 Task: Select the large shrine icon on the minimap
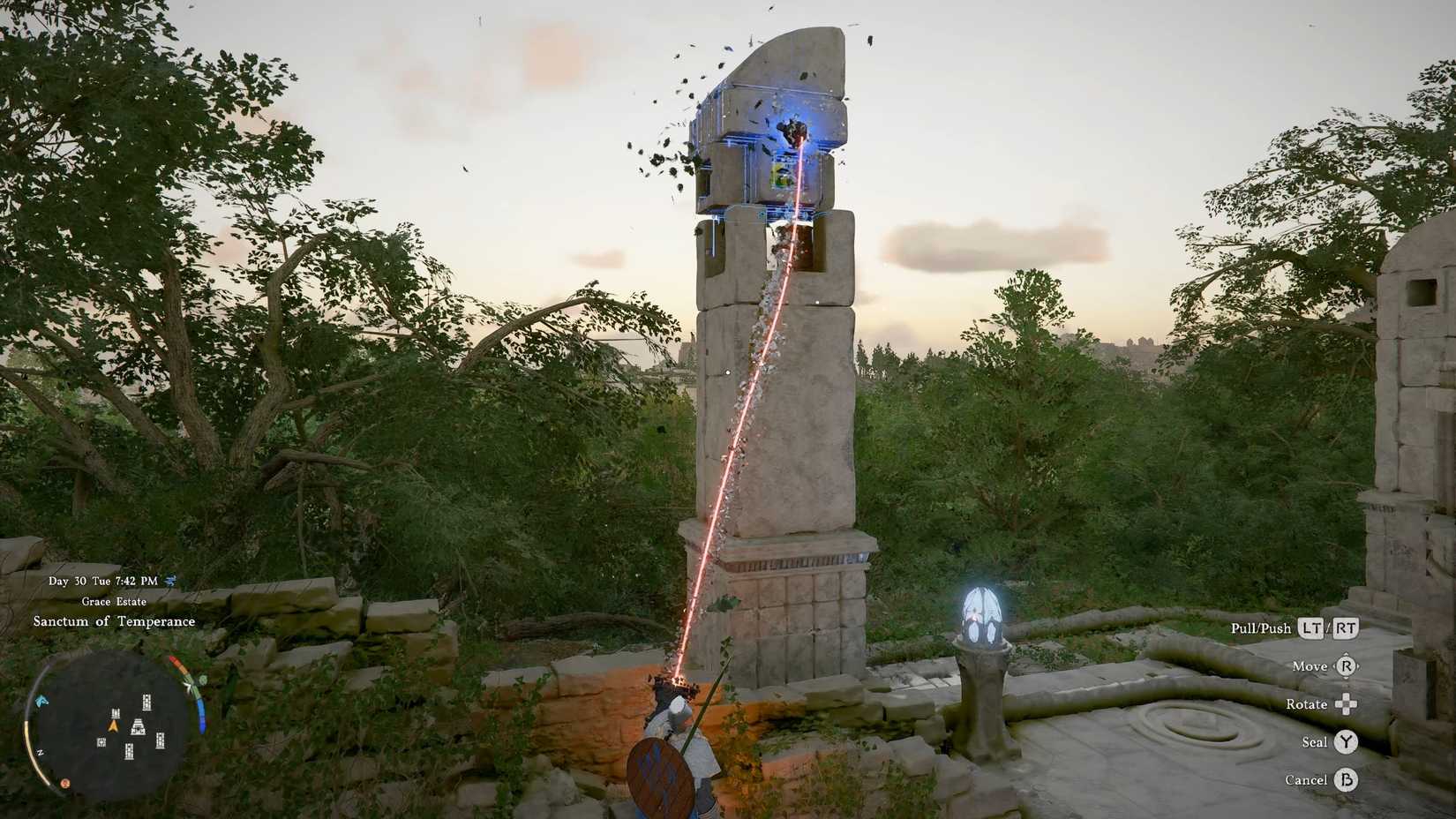point(138,726)
